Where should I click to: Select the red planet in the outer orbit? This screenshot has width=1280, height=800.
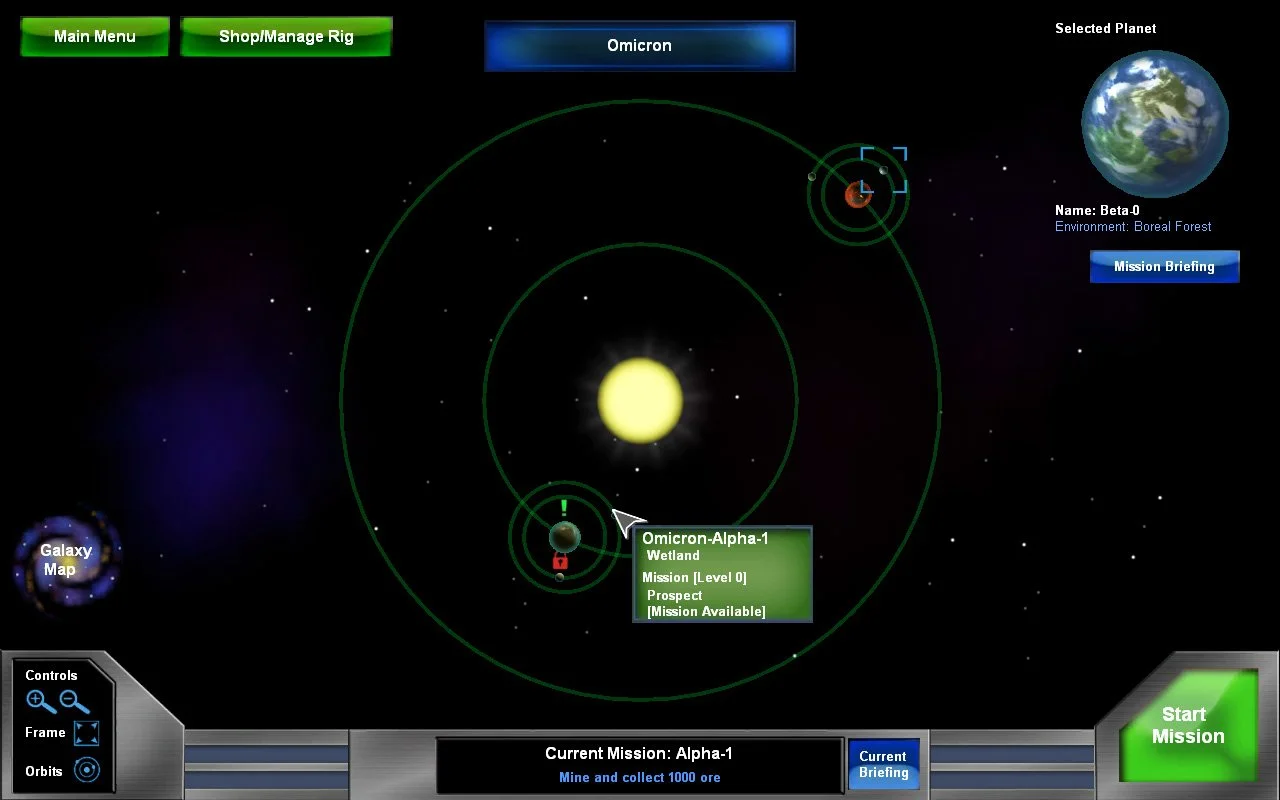pos(857,195)
